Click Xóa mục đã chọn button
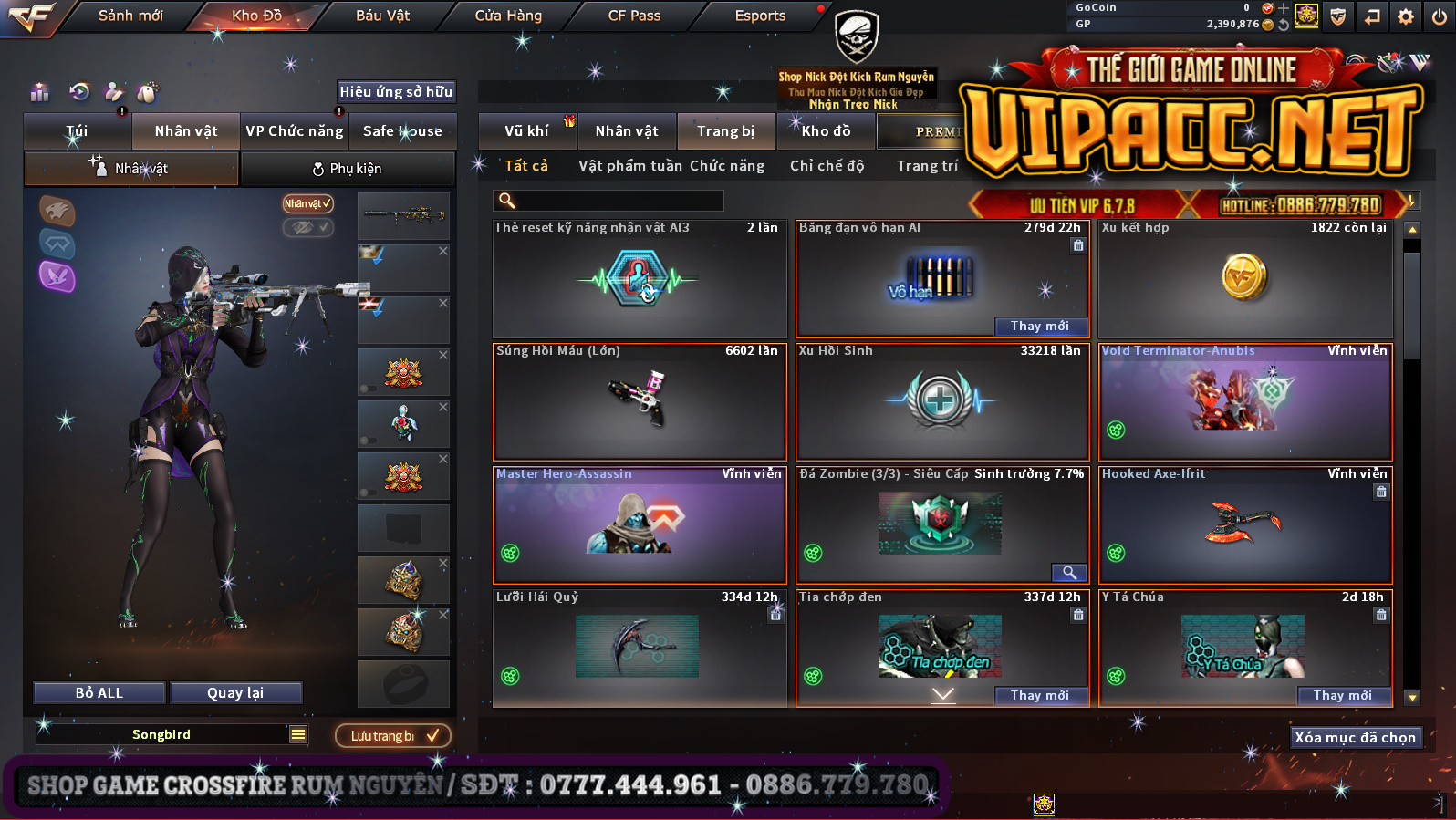 [1355, 738]
